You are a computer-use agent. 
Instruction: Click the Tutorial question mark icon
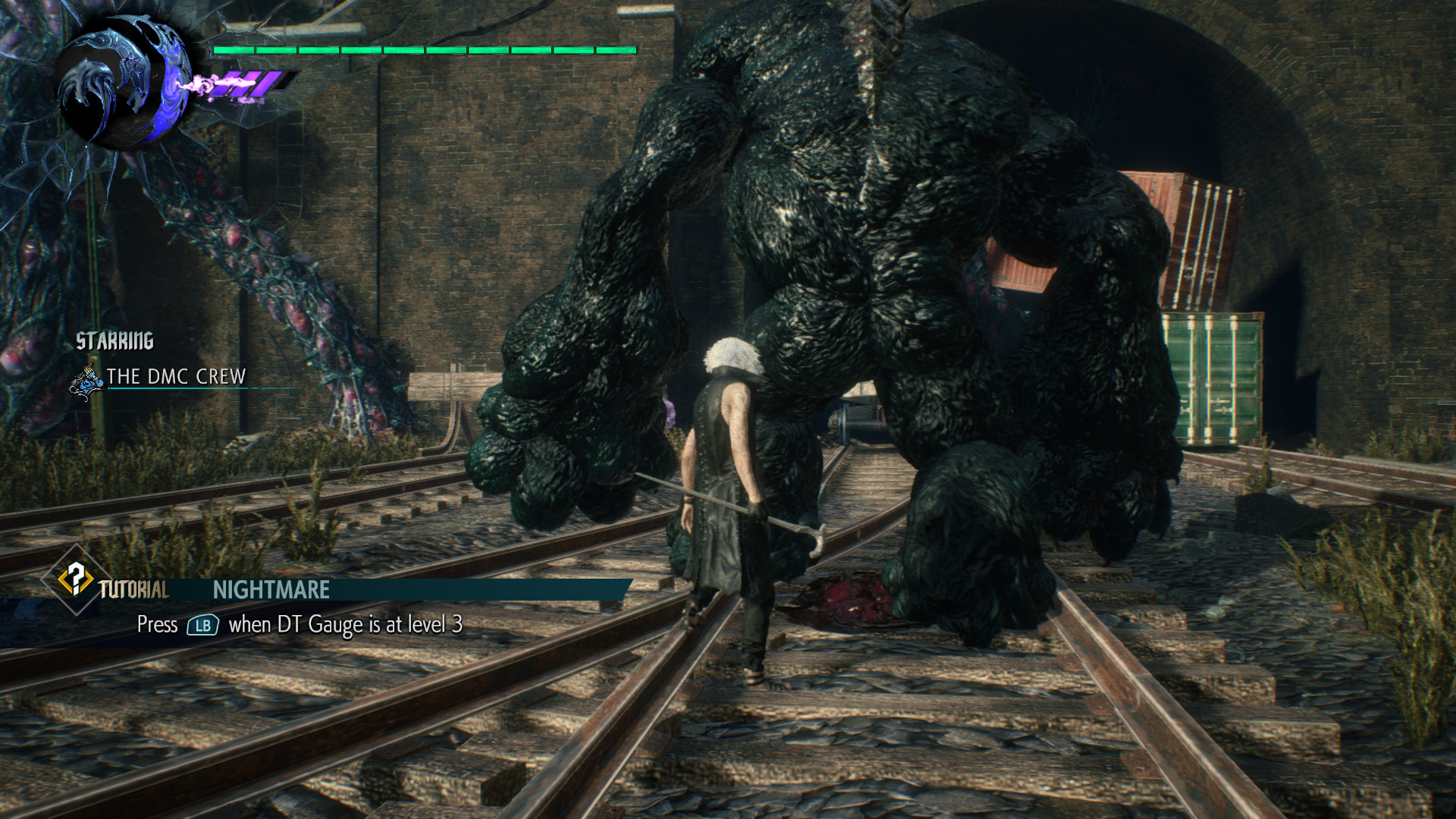point(75,579)
